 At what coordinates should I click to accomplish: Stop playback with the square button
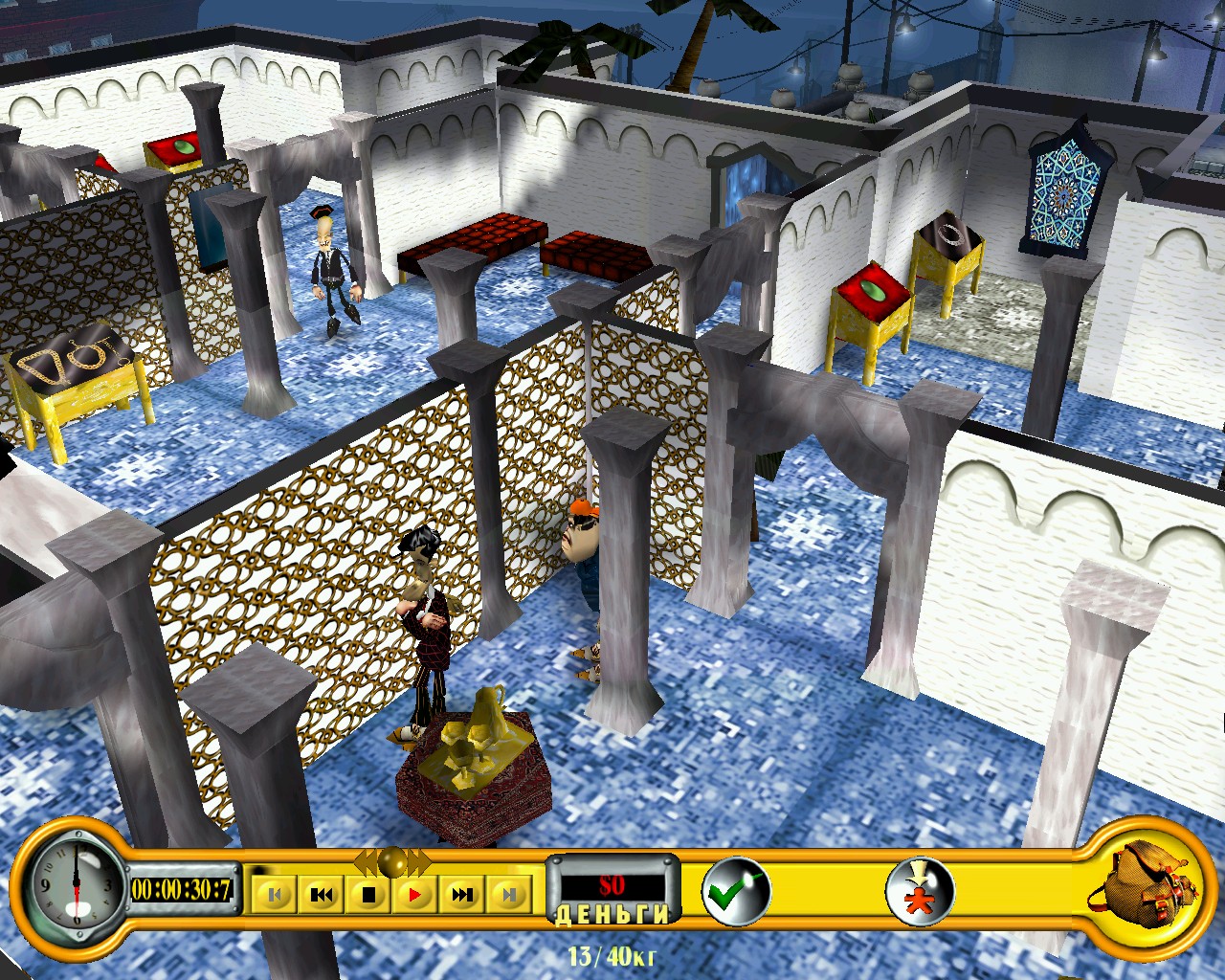click(368, 895)
